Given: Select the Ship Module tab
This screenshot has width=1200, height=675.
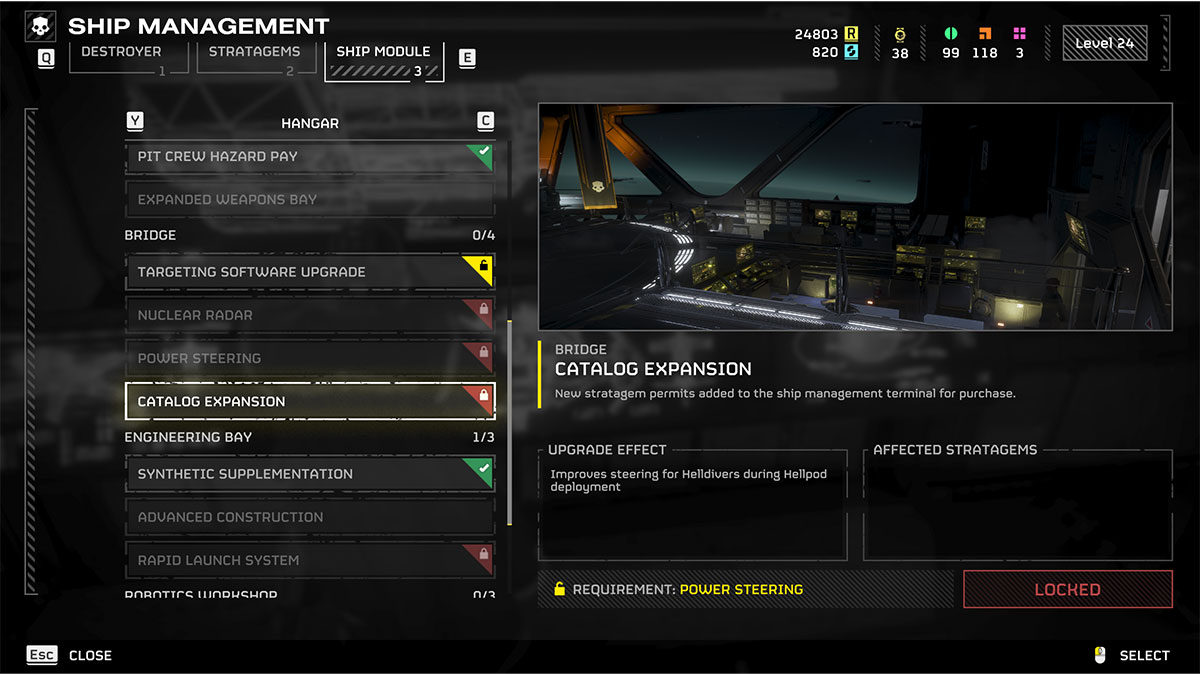Looking at the screenshot, I should (x=384, y=59).
